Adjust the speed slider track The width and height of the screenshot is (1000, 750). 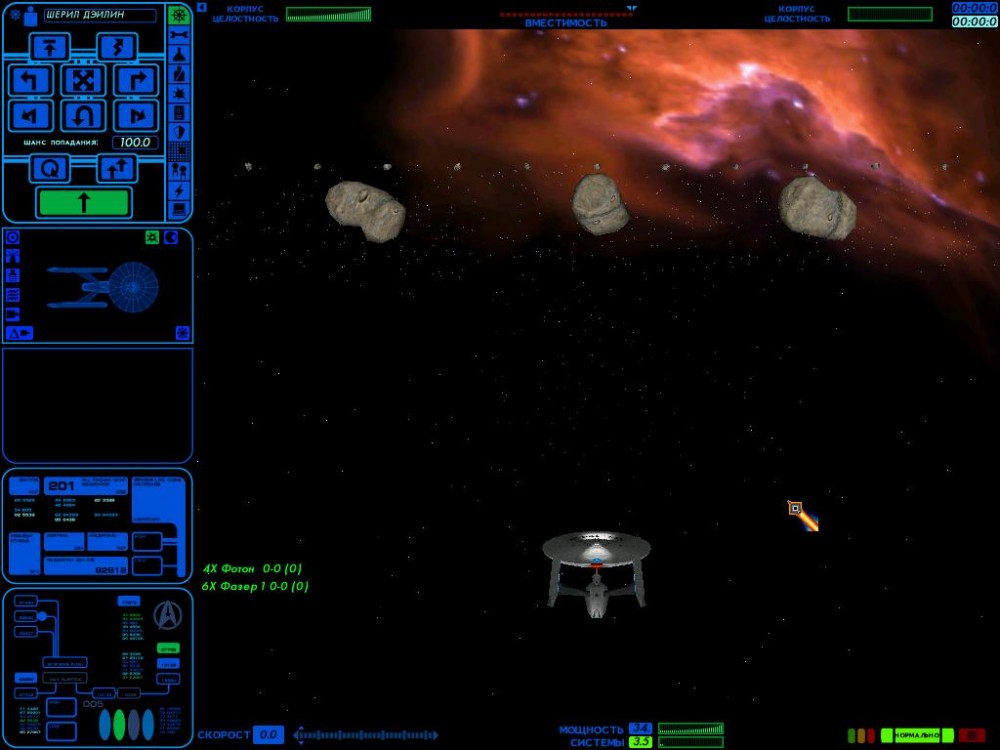[365, 736]
